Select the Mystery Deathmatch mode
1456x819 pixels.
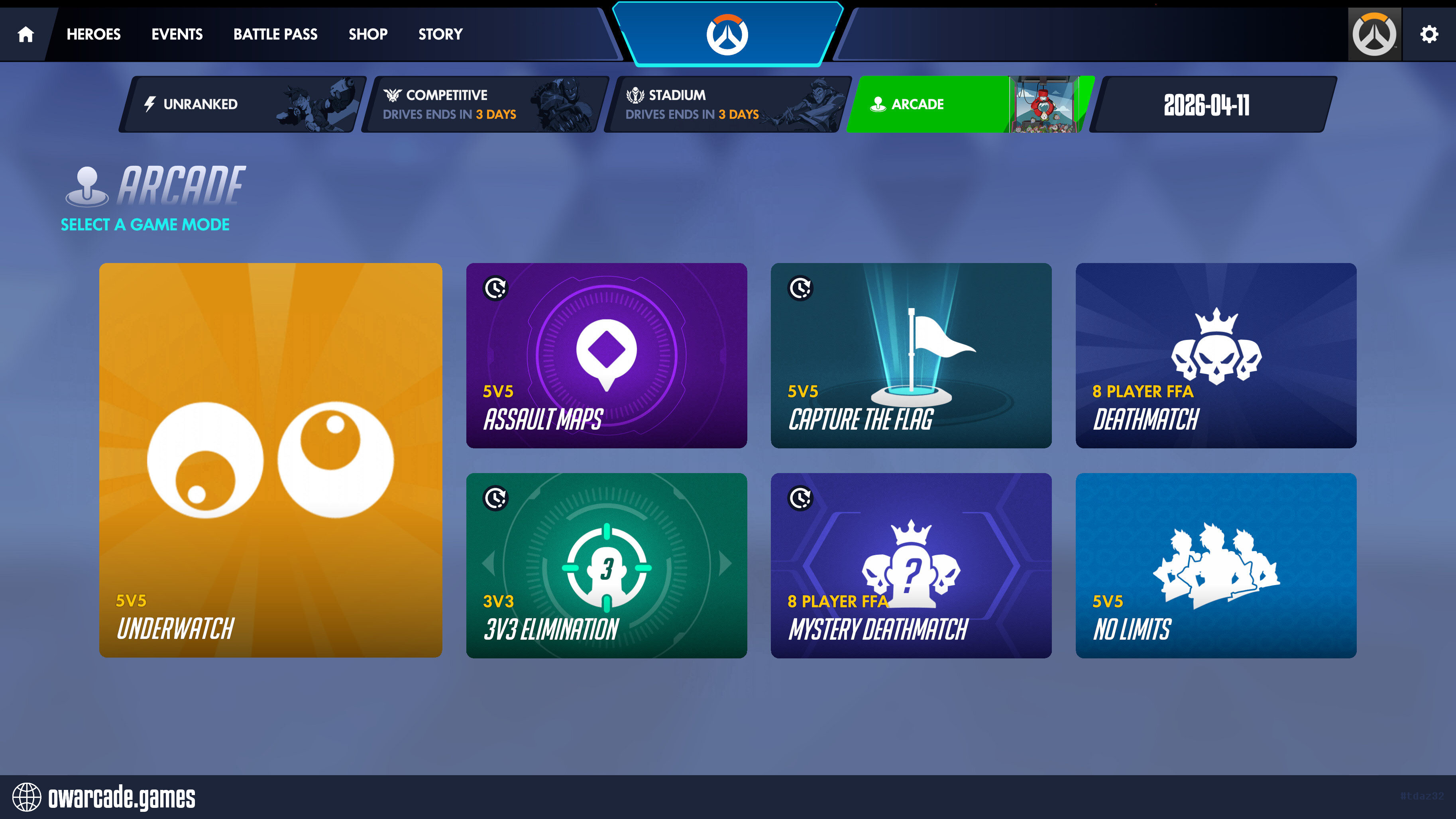911,566
